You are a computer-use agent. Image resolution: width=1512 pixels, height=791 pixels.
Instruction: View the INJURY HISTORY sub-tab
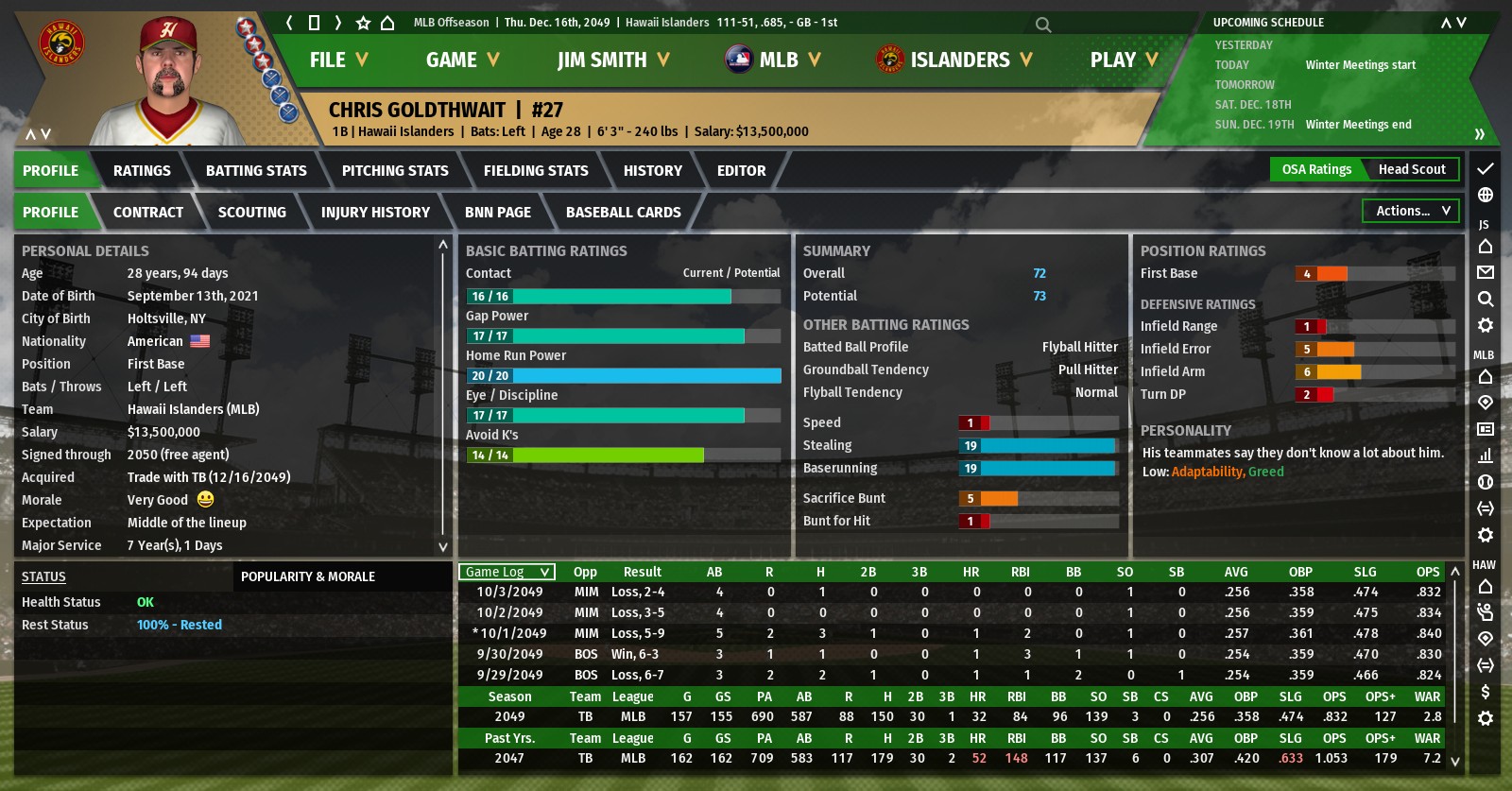point(375,213)
